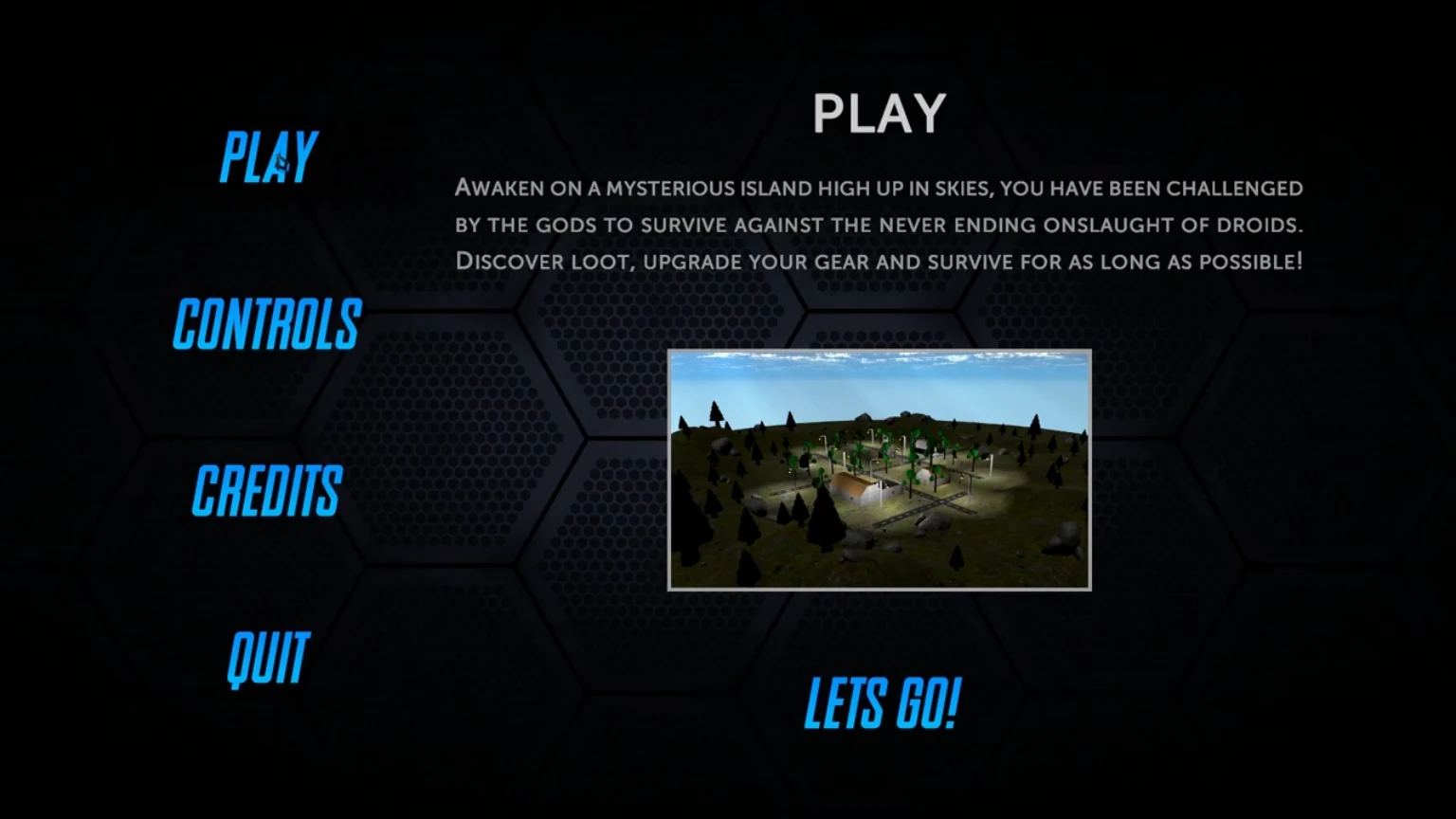View the CREDITS screen

pyautogui.click(x=266, y=491)
